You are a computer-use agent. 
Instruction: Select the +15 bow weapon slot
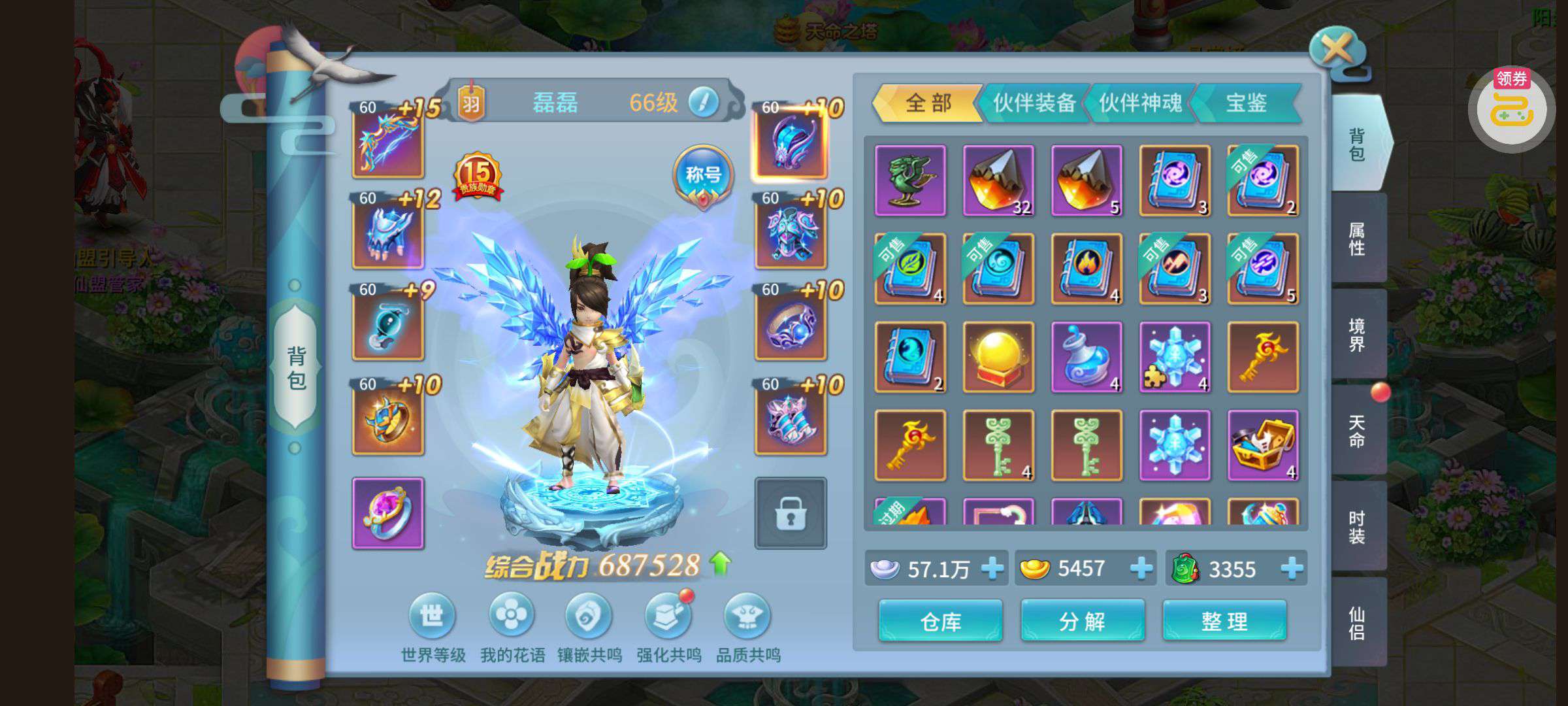click(388, 141)
